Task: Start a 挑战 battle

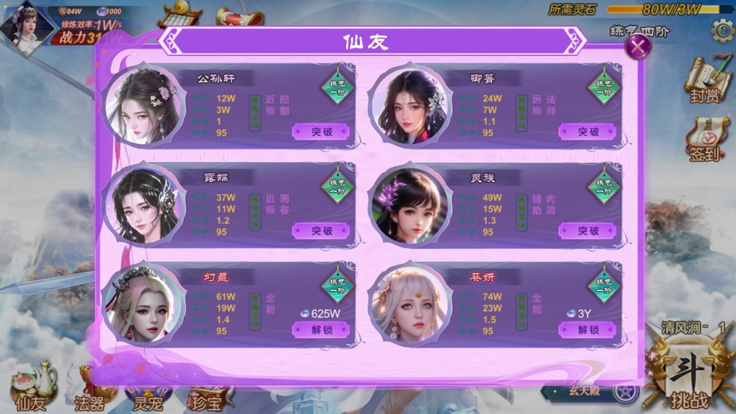Action: tap(689, 375)
